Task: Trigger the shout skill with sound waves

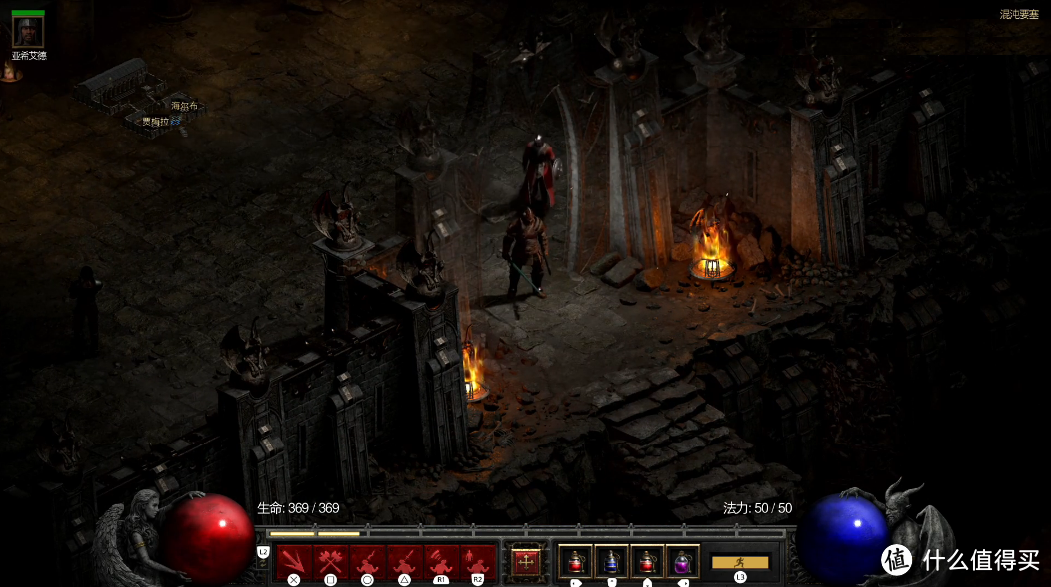Action: [441, 560]
